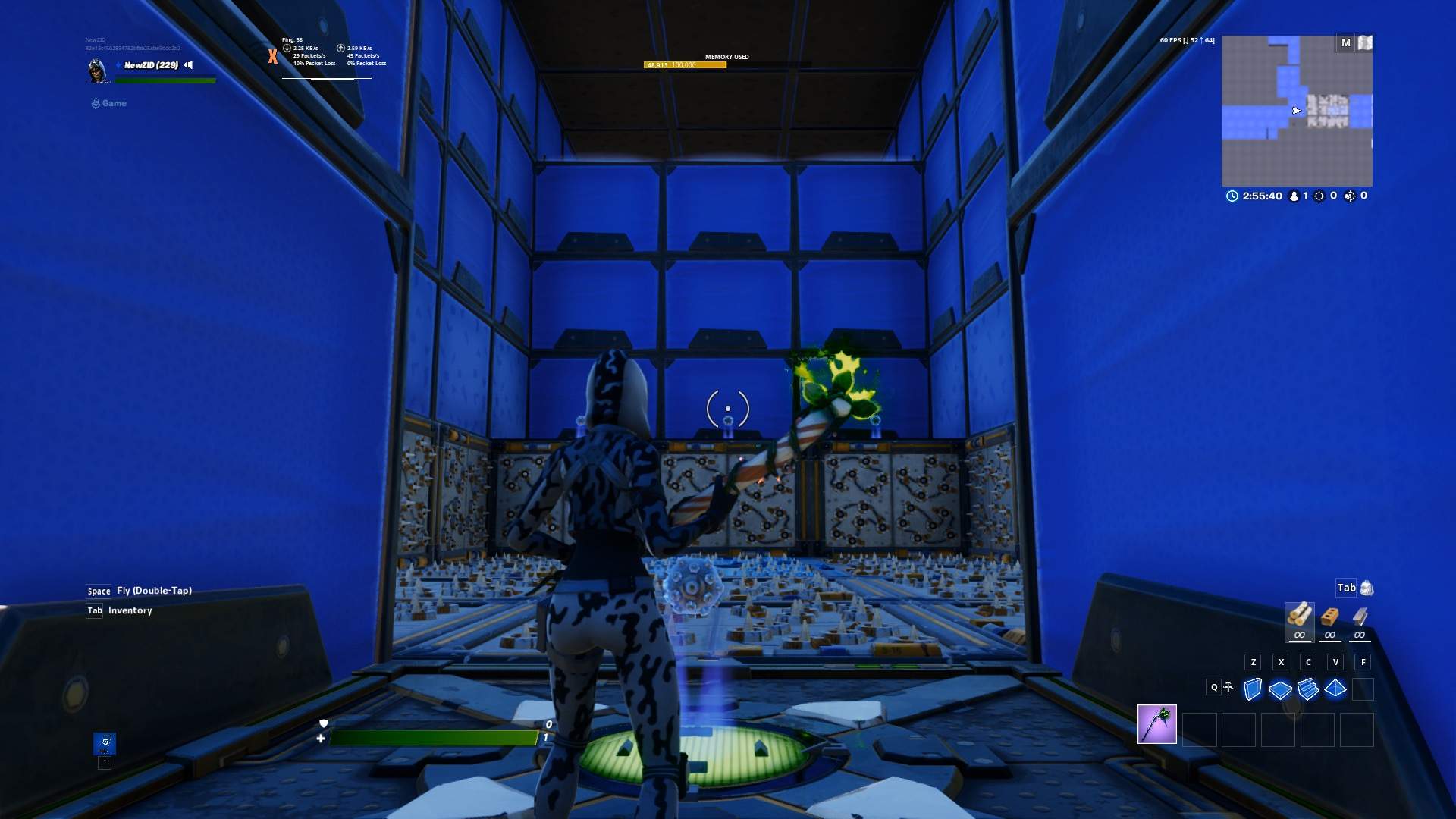Viewport: 1456px width, 819px height.
Task: Click the creative phone tool icon beside Q
Action: 1228,686
